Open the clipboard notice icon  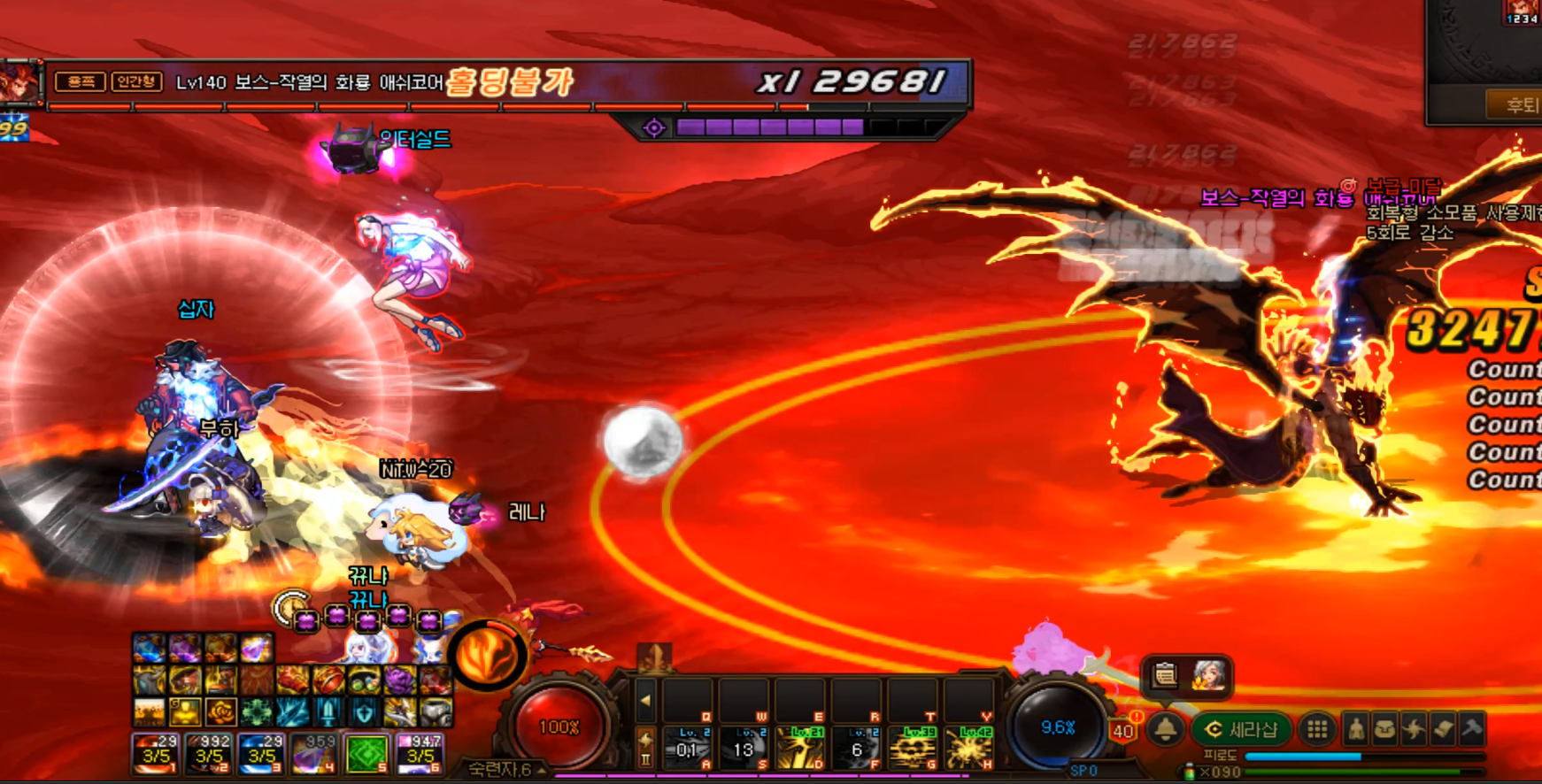[1165, 677]
